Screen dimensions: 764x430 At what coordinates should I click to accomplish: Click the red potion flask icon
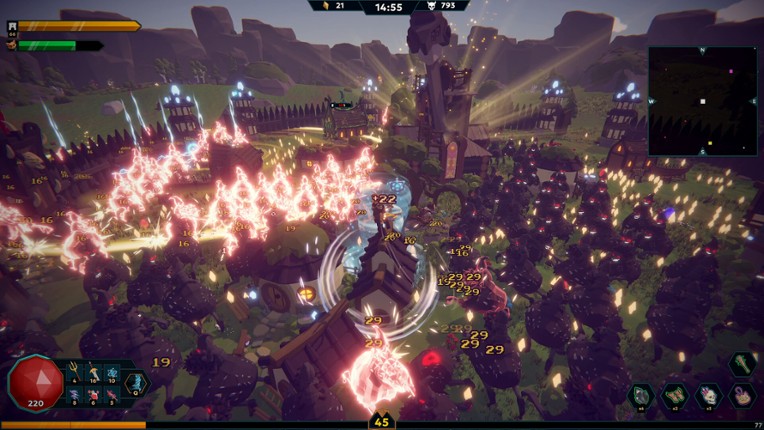(x=93, y=395)
